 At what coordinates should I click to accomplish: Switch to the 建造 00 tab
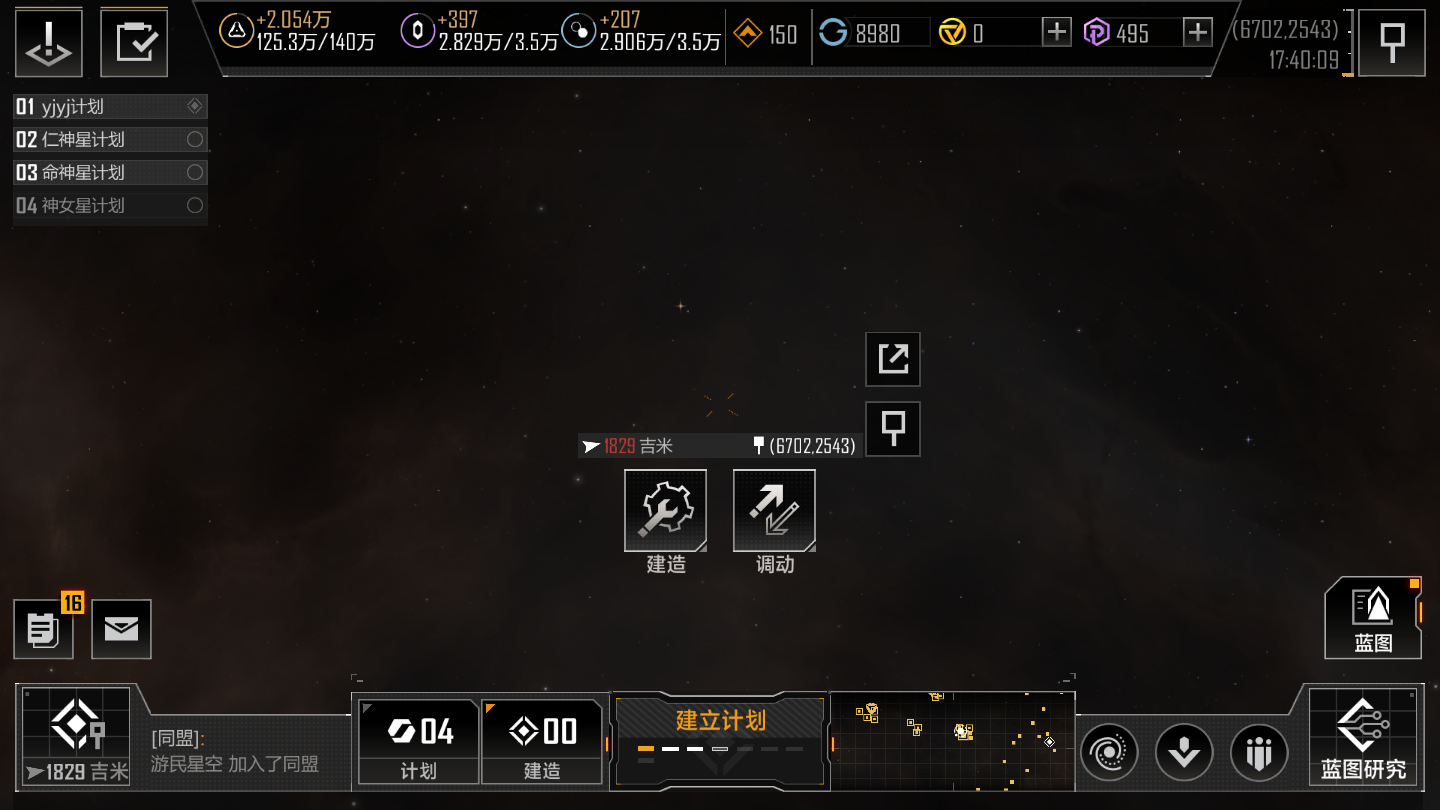pos(542,740)
